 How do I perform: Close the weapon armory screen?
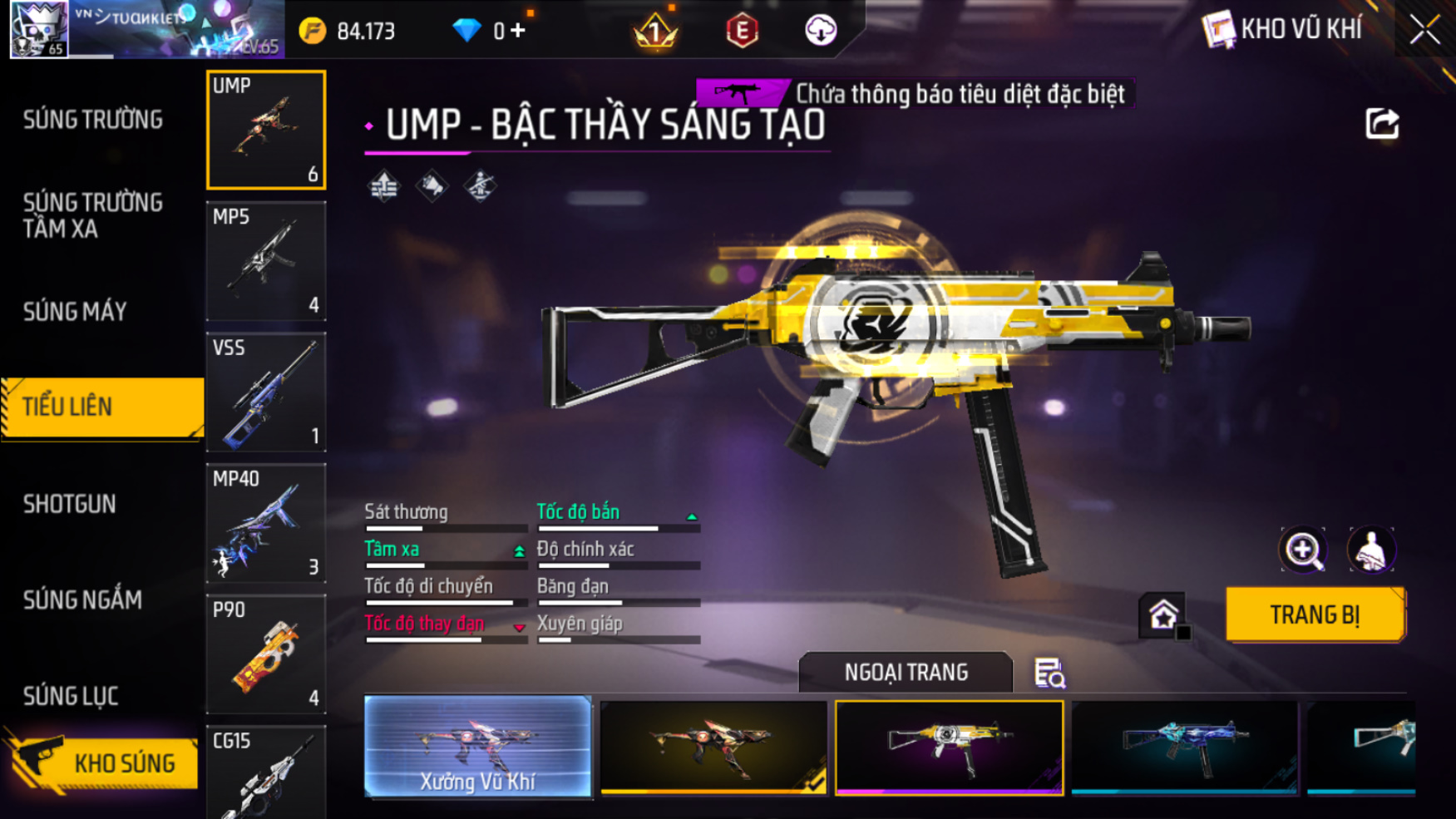coord(1424,30)
